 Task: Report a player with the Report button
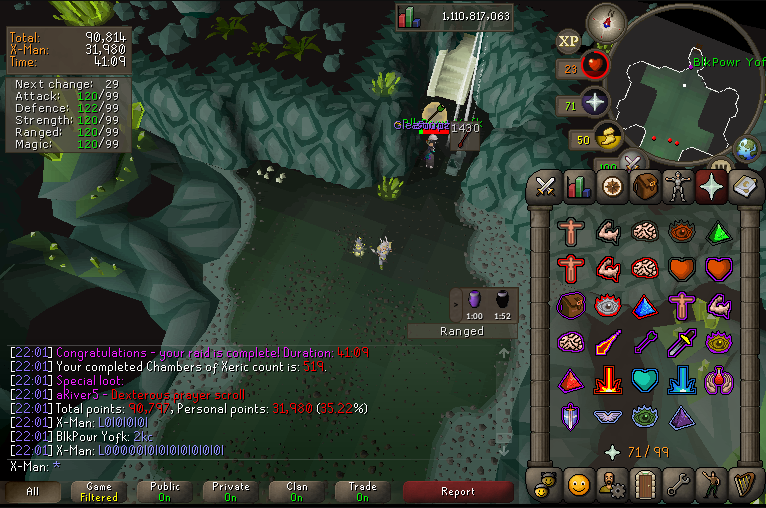click(x=457, y=491)
